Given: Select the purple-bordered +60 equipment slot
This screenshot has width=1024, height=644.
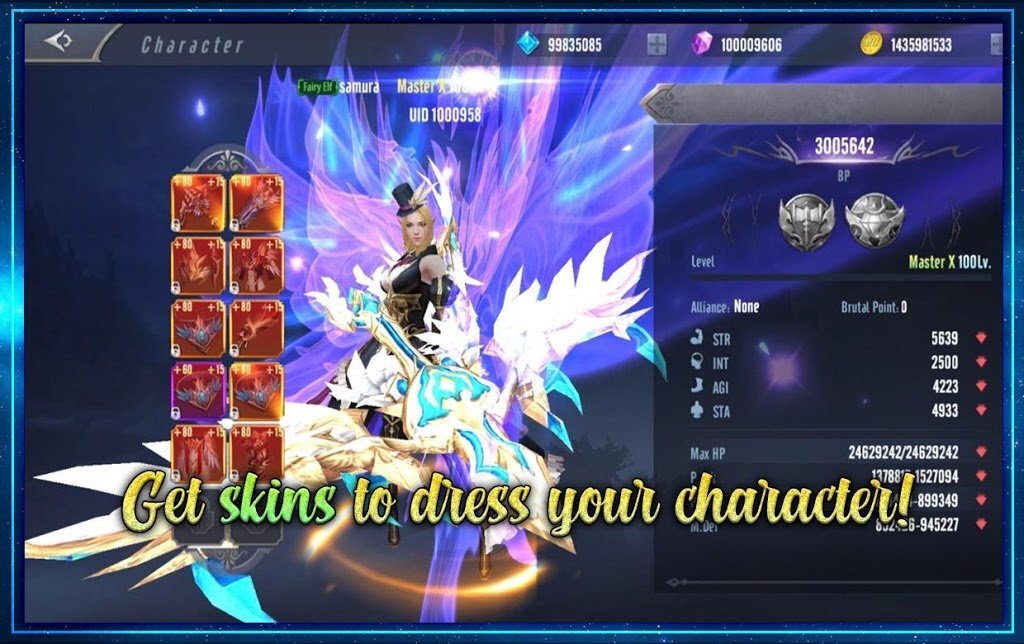Looking at the screenshot, I should [x=199, y=390].
